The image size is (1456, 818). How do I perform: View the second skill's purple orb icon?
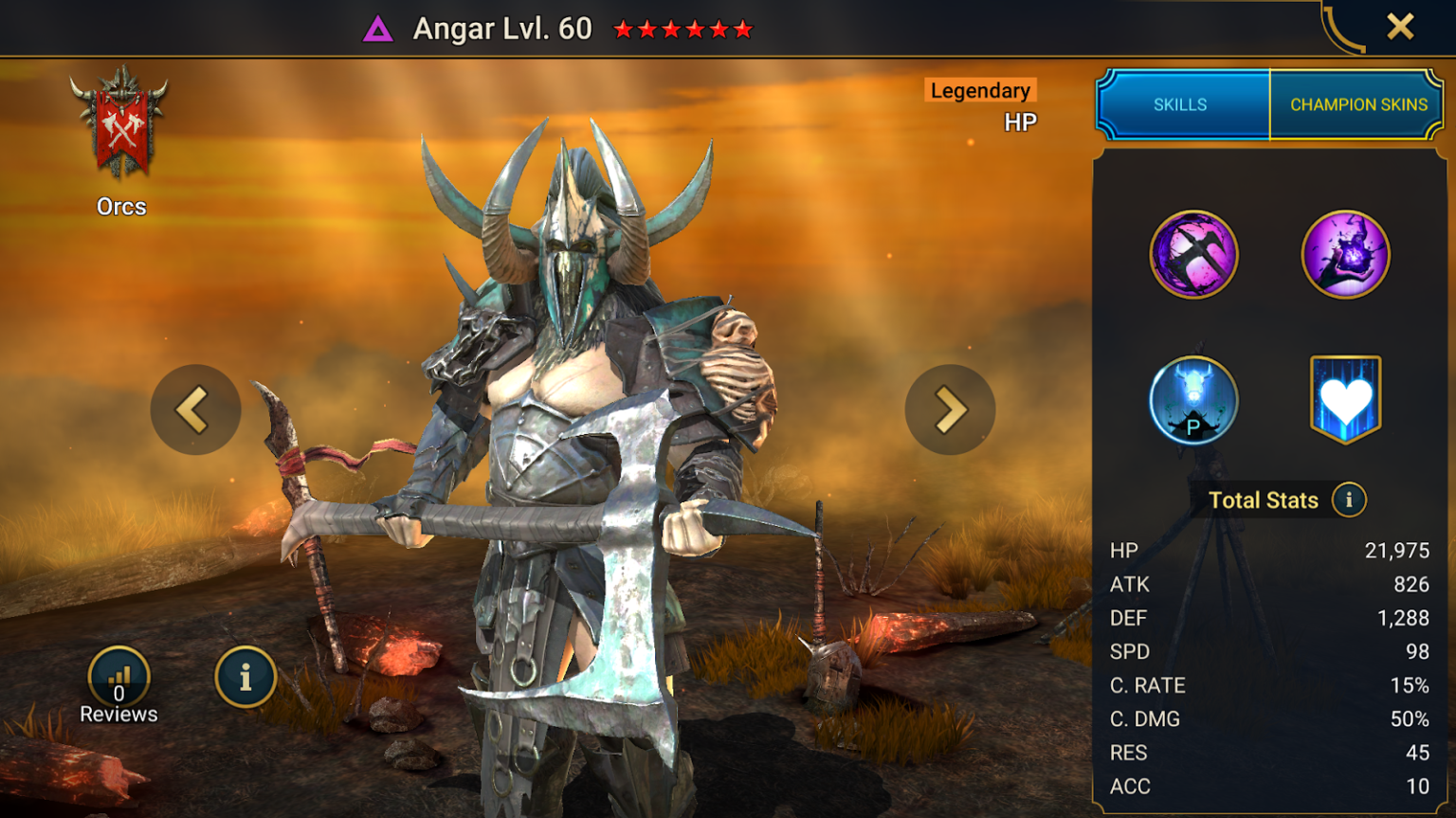pos(1345,254)
